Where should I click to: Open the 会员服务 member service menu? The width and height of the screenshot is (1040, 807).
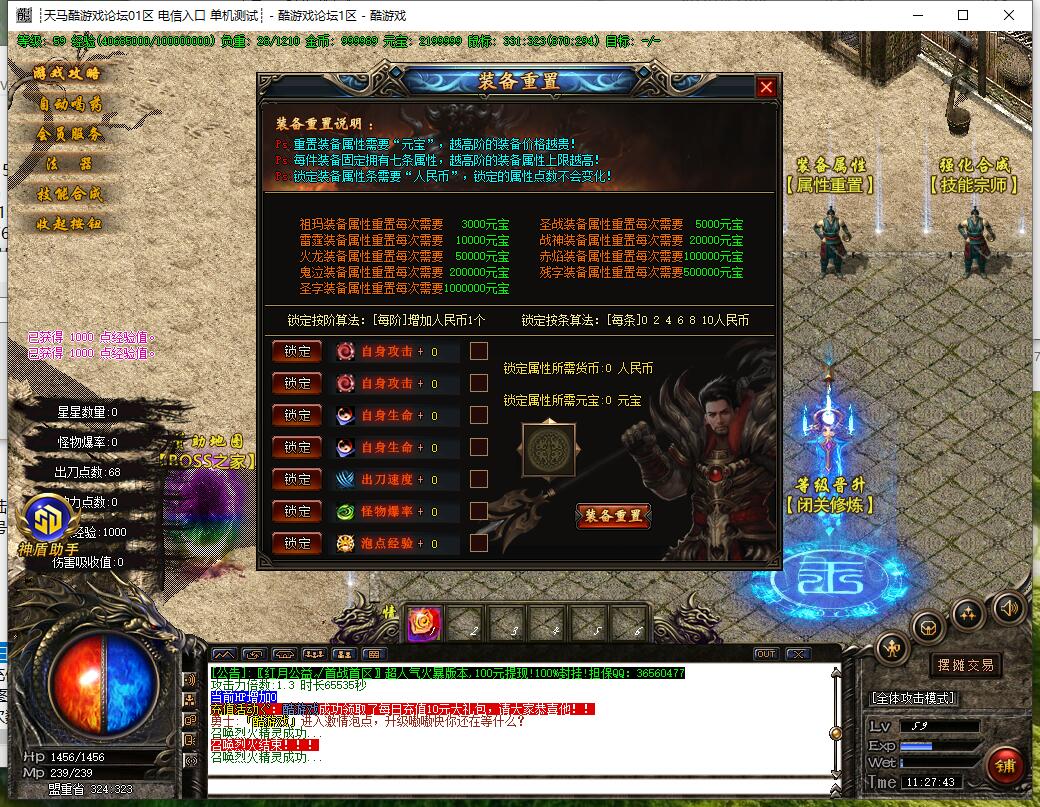[x=68, y=134]
